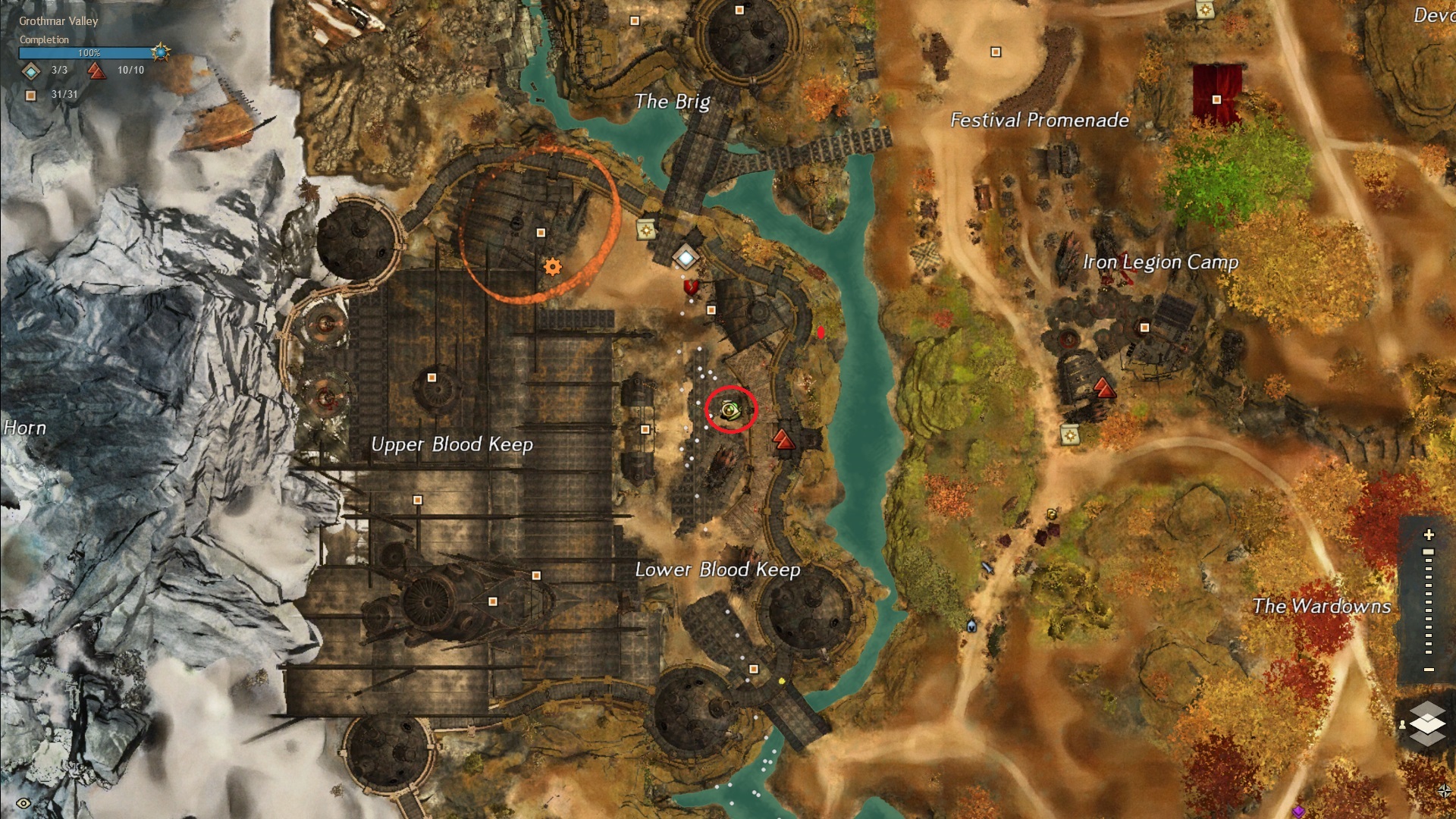1456x819 pixels.
Task: Click the point of interest above Festival Promenade
Action: (x=996, y=52)
